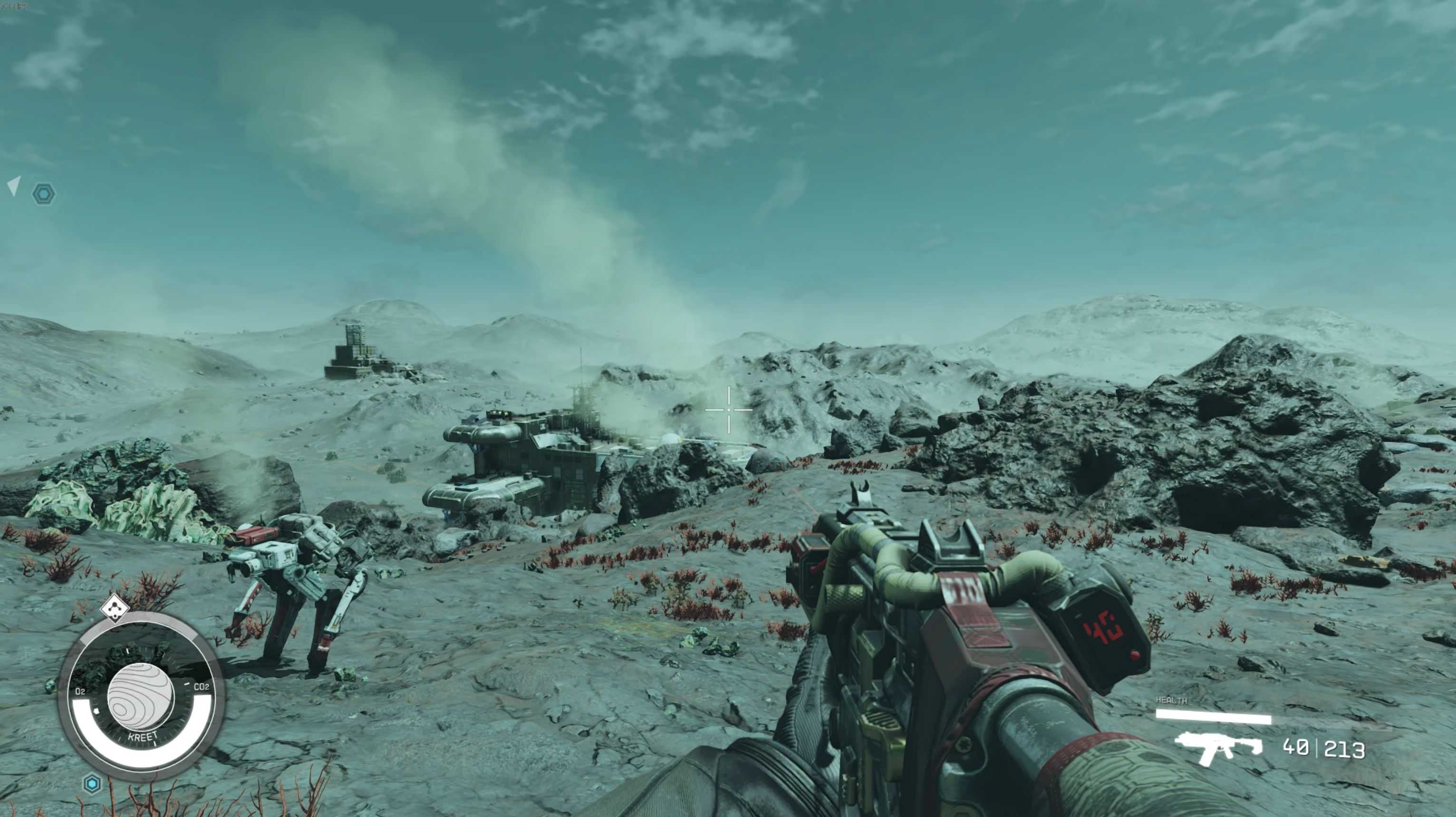Click the equipped rifle icon under Health
Screen dimensions: 1456x817
tap(1217, 748)
